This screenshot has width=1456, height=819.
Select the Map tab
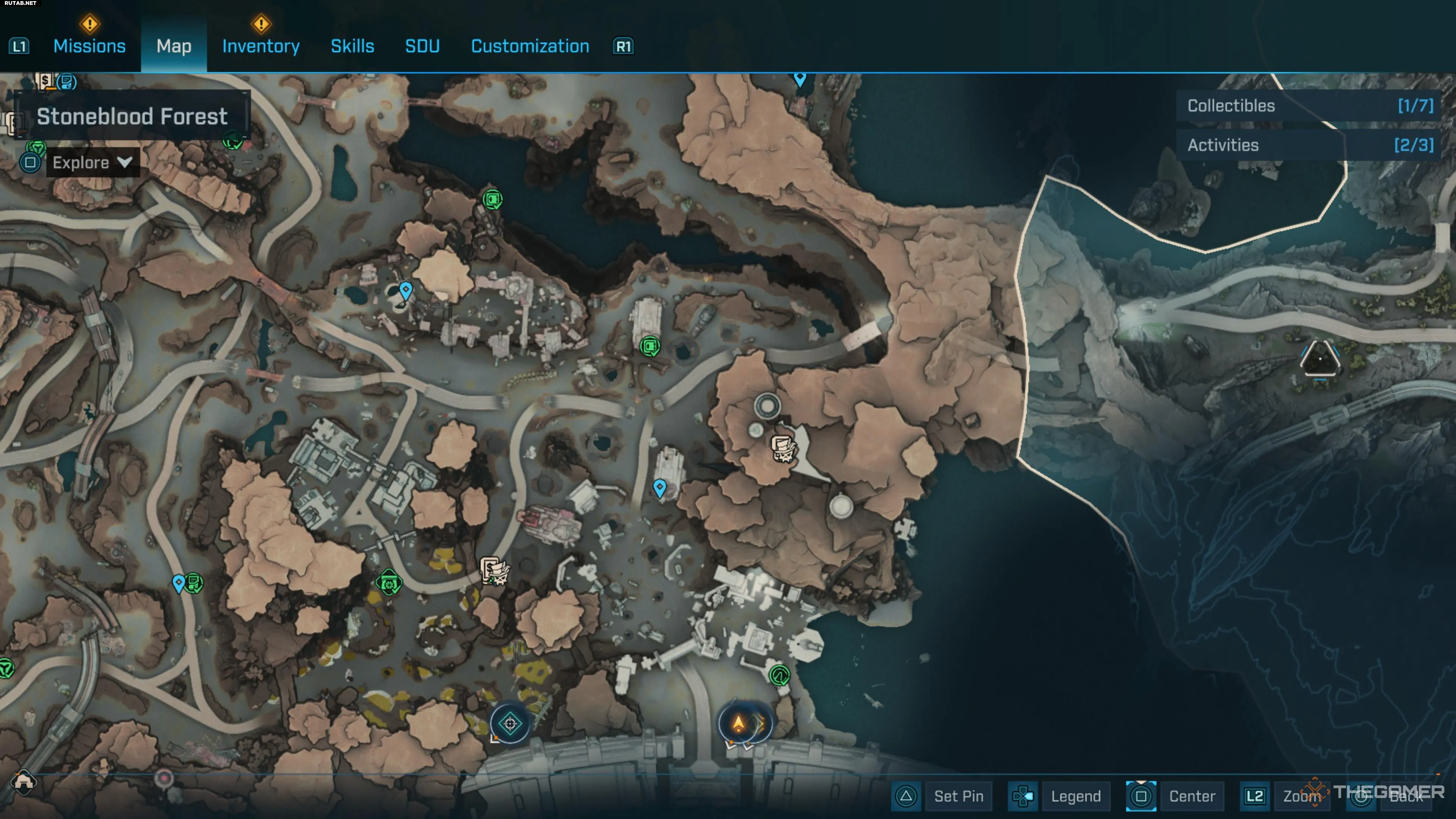(x=174, y=46)
